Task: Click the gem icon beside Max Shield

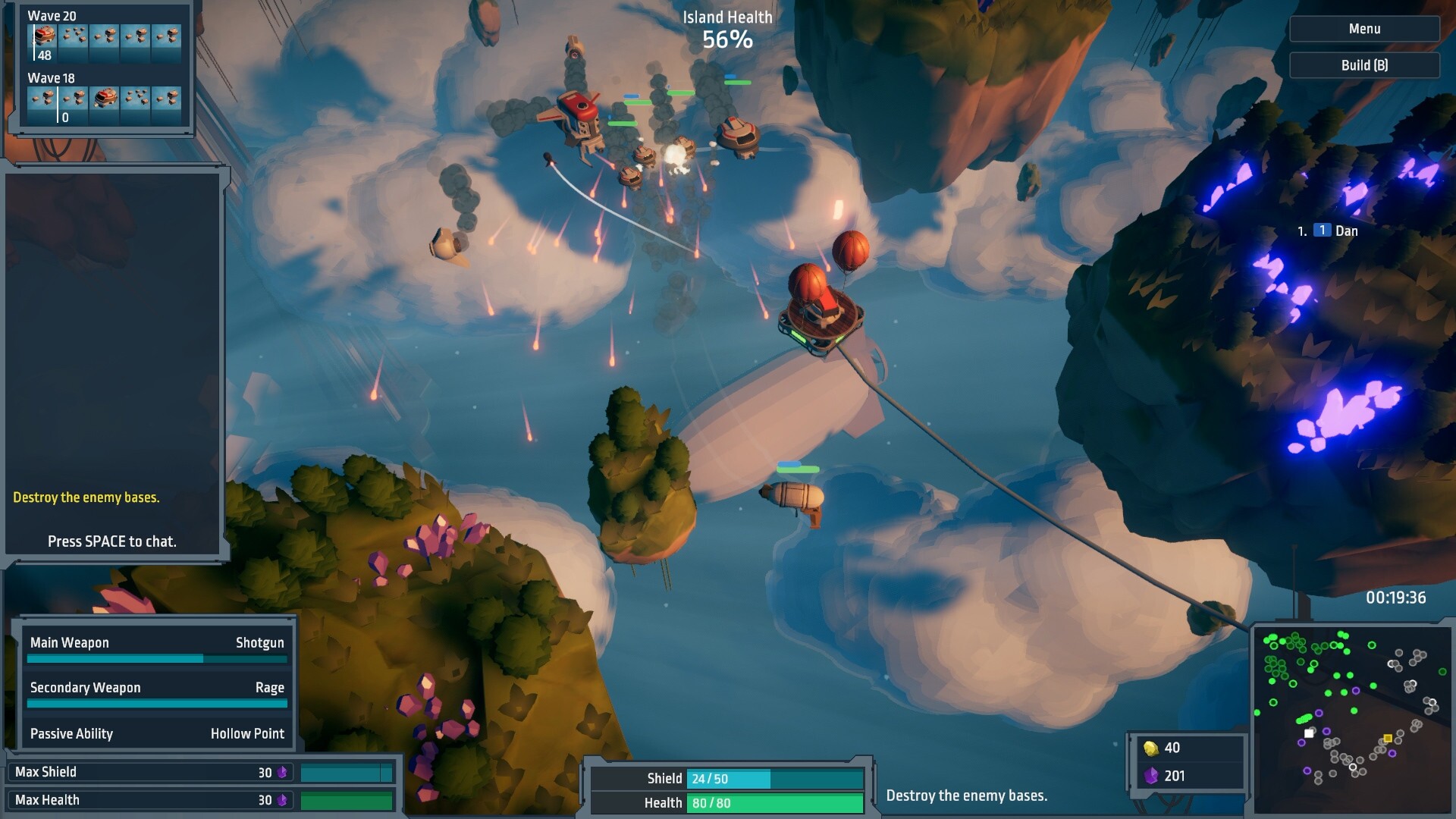Action: (x=283, y=772)
